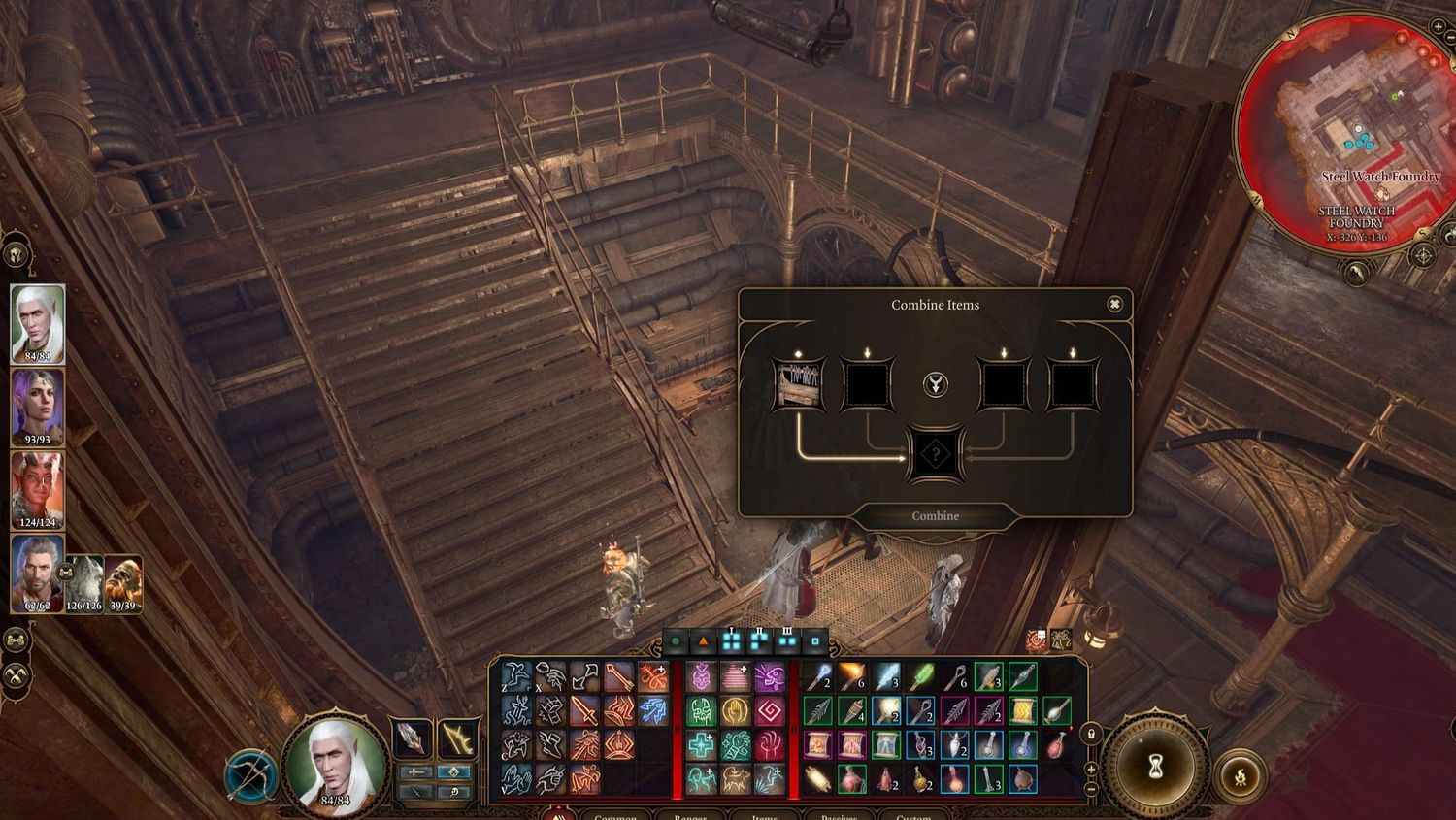Activate the orange sword attack ability

tap(584, 711)
